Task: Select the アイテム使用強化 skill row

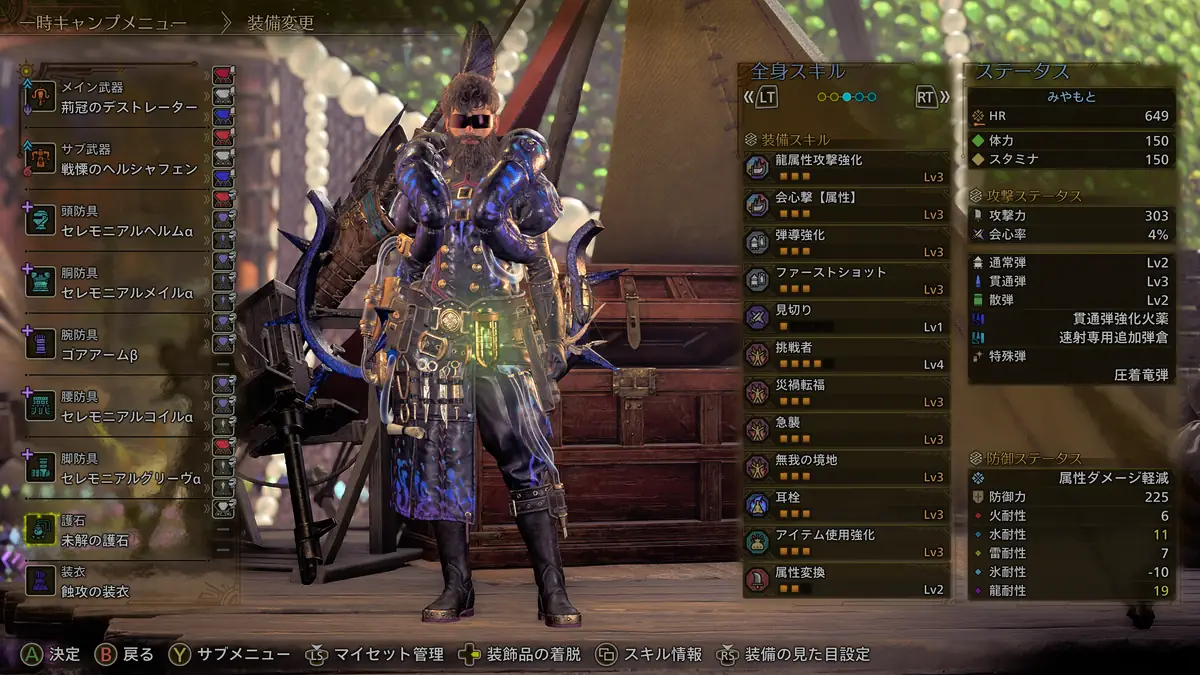Action: point(846,542)
